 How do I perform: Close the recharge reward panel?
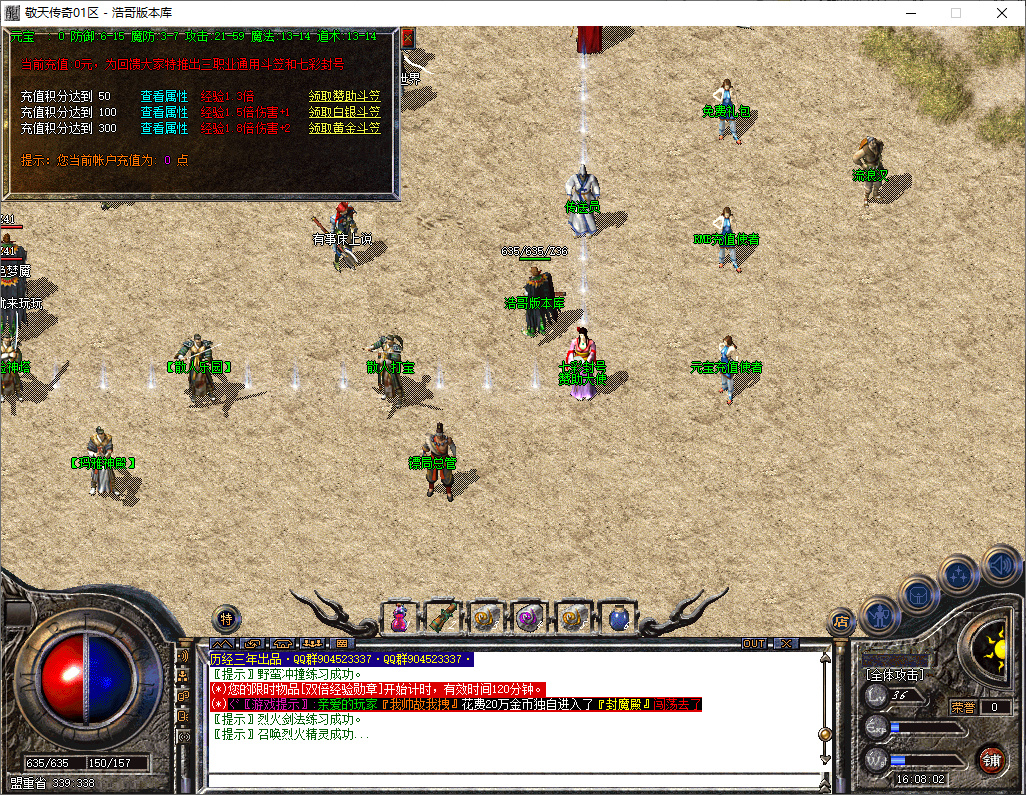407,38
